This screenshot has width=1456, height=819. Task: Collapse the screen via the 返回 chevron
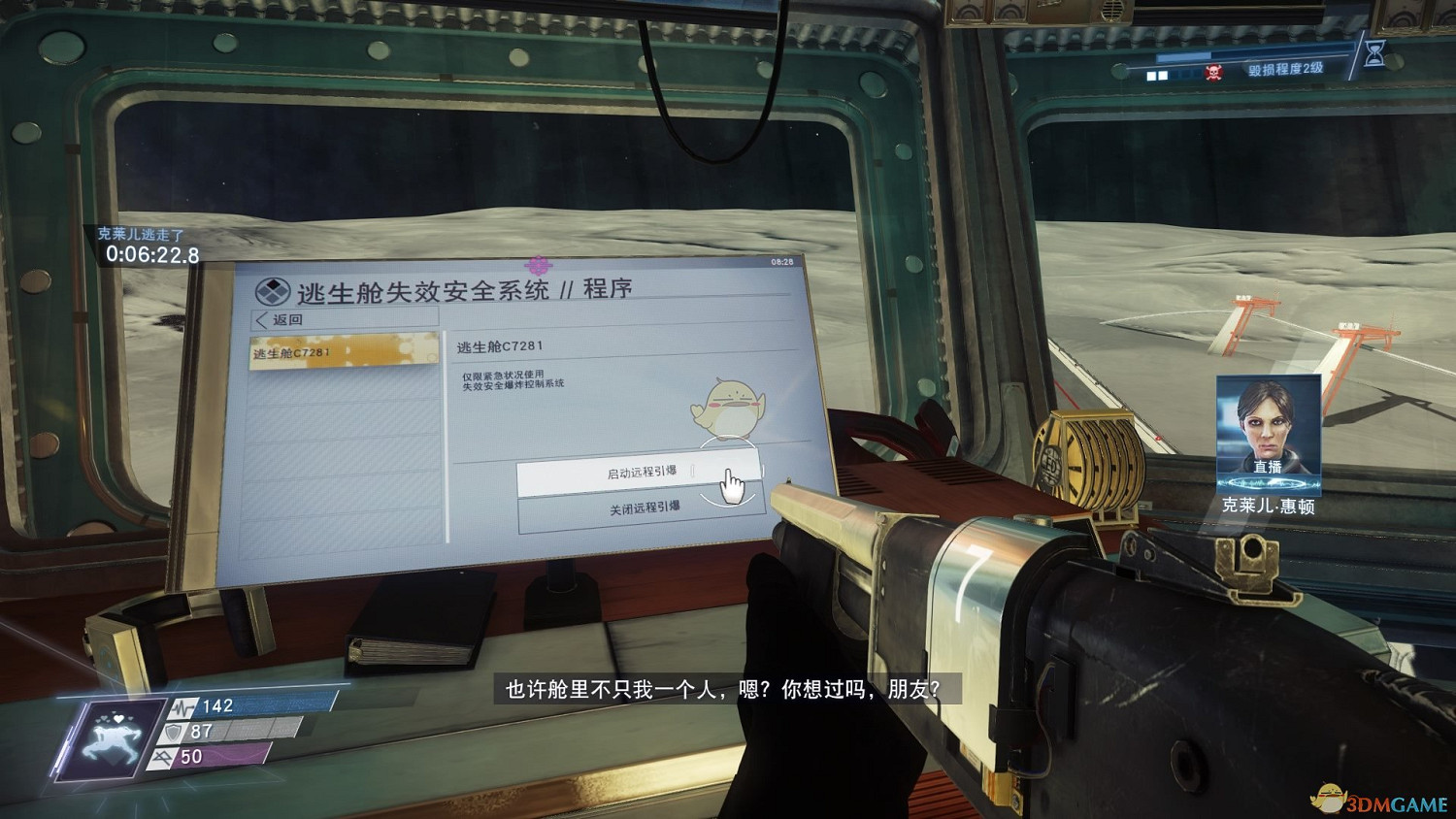pos(260,319)
